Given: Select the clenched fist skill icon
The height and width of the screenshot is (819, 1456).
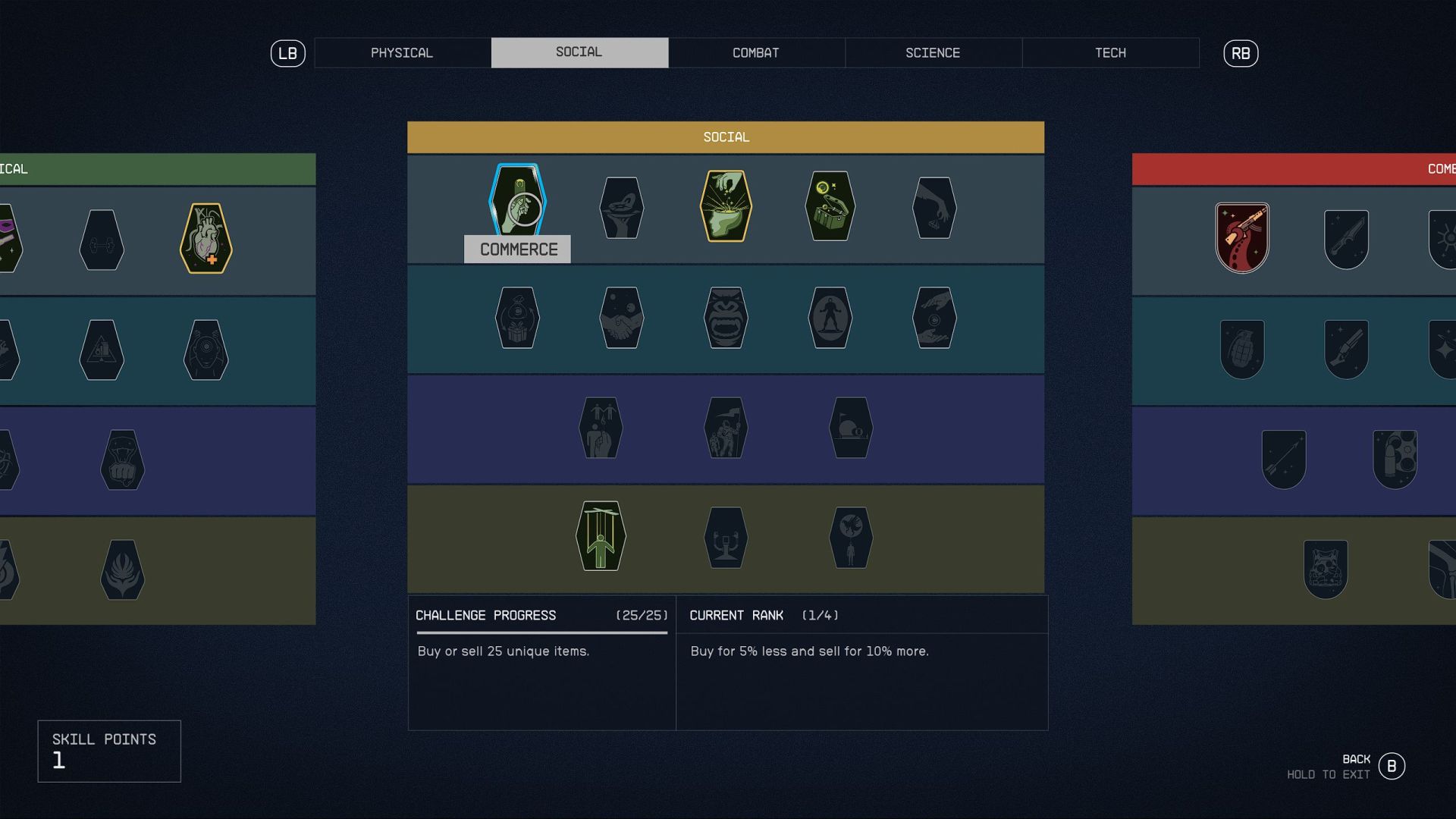Looking at the screenshot, I should (x=123, y=460).
